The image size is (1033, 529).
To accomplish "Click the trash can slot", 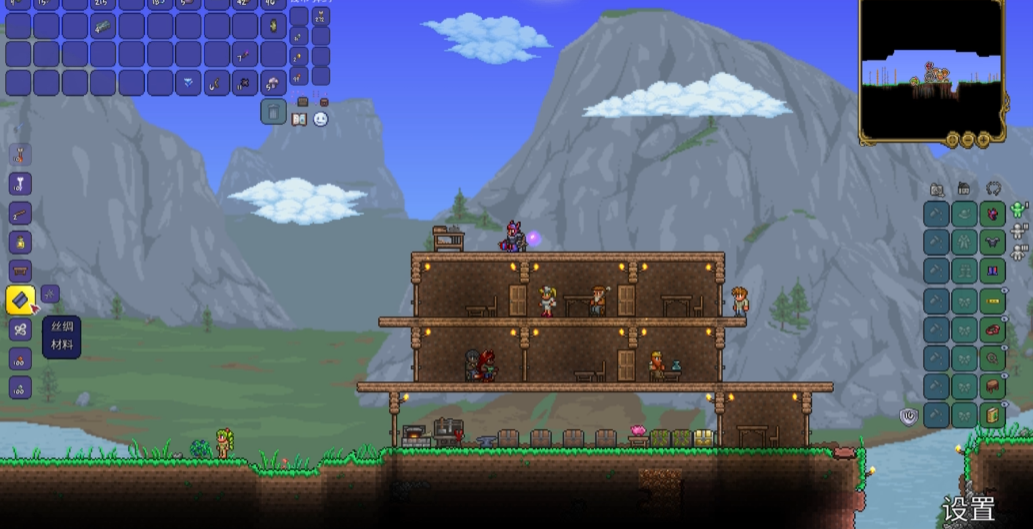I will 274,111.
